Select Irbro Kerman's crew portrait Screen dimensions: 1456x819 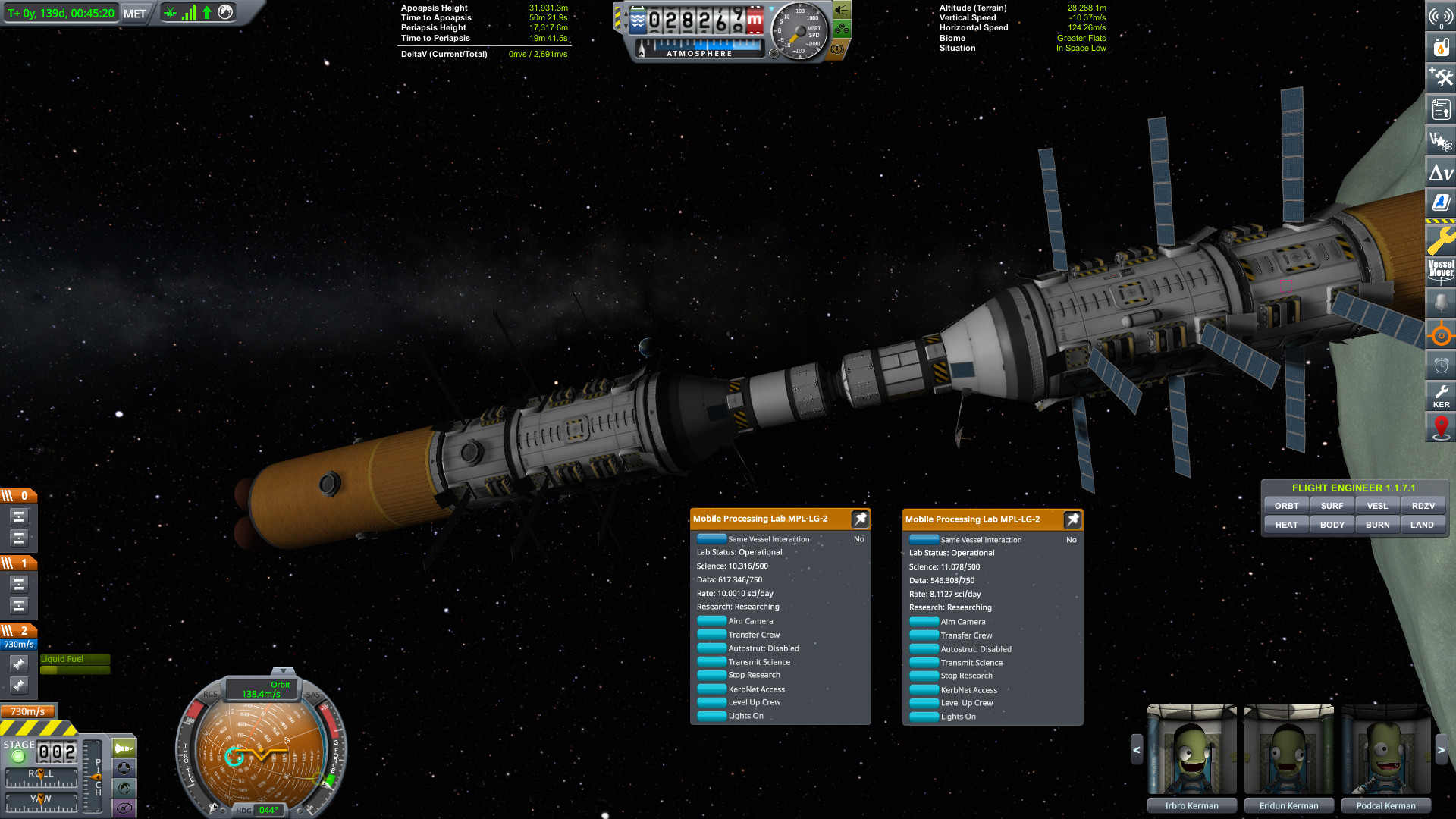click(x=1191, y=749)
